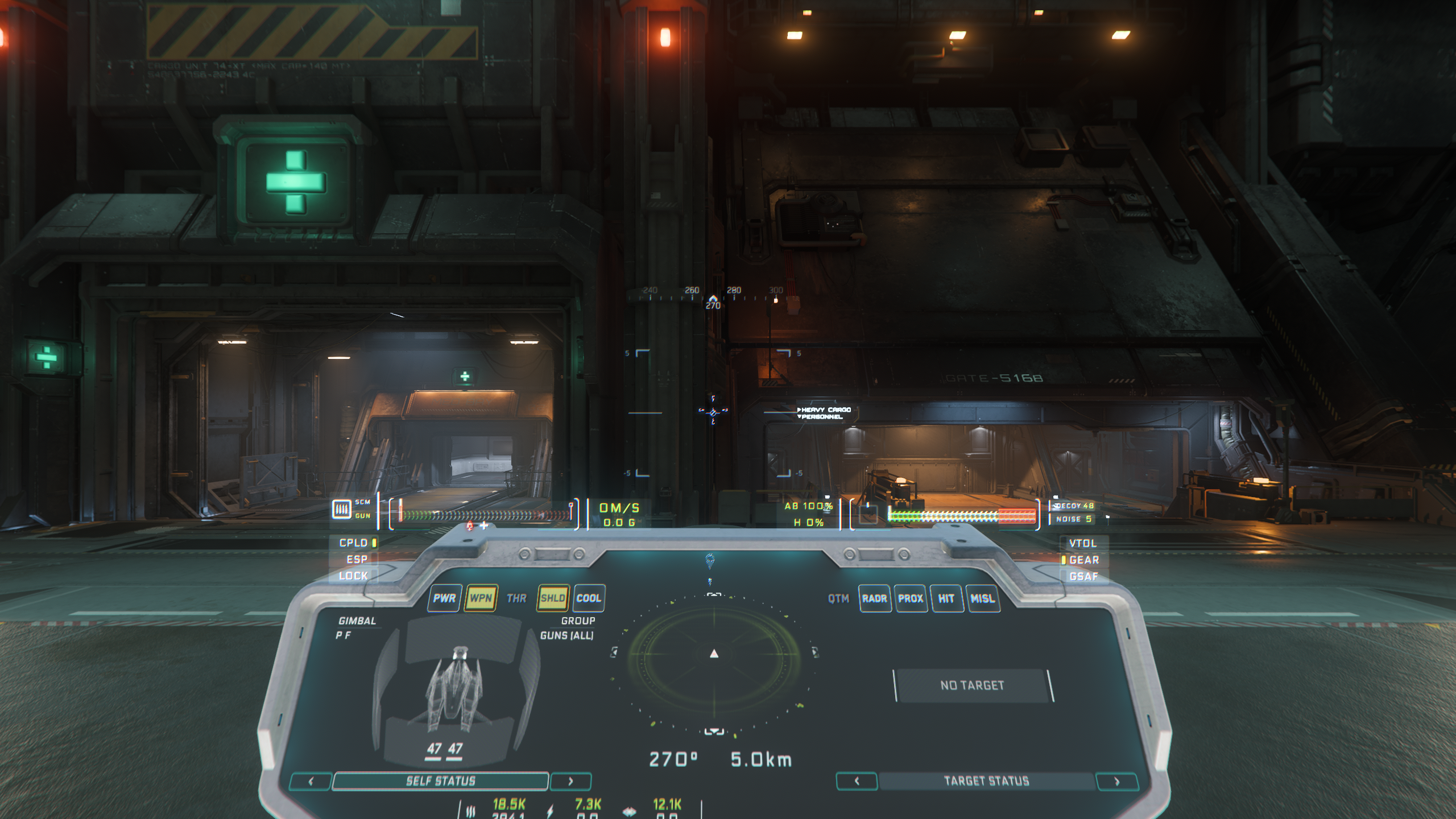This screenshot has width=1456, height=819.
Task: Toggle the THR thrusters label
Action: coord(516,598)
